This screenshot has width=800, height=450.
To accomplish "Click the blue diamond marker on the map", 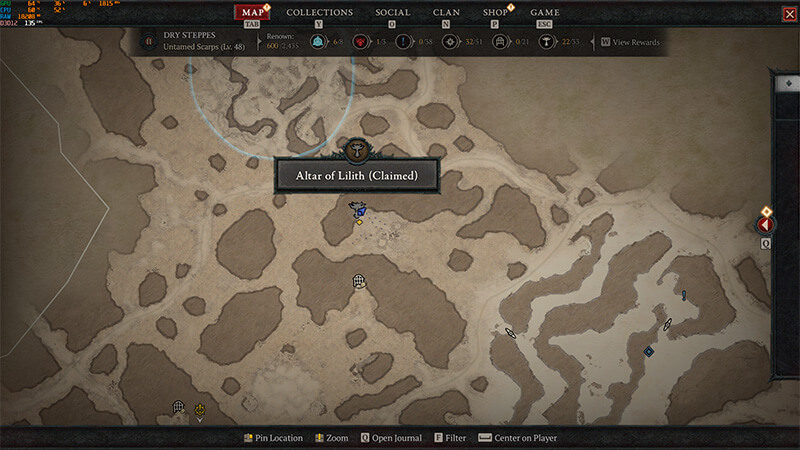I will point(648,351).
